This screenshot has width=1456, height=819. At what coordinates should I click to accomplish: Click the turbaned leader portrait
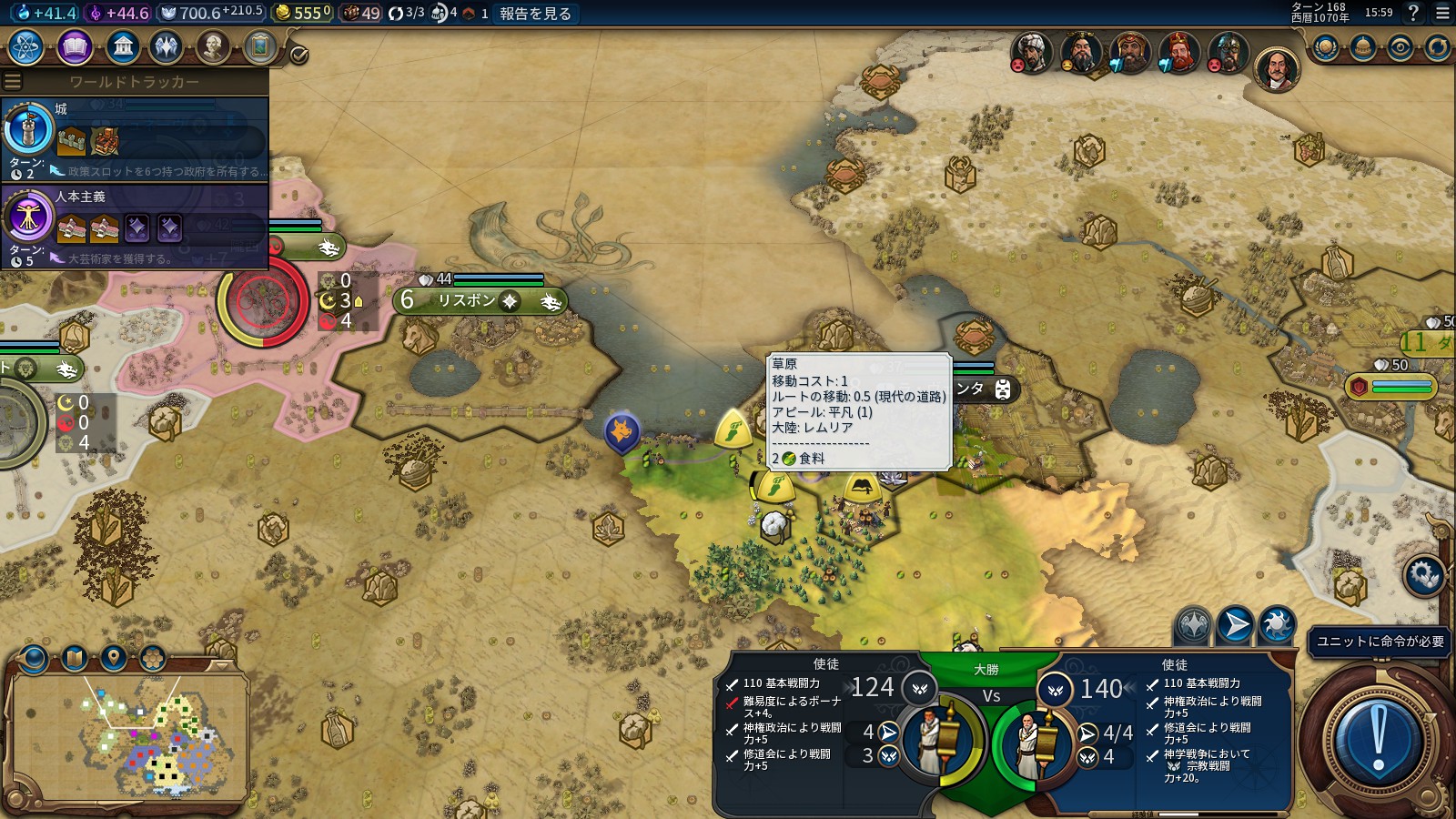coord(1031,52)
